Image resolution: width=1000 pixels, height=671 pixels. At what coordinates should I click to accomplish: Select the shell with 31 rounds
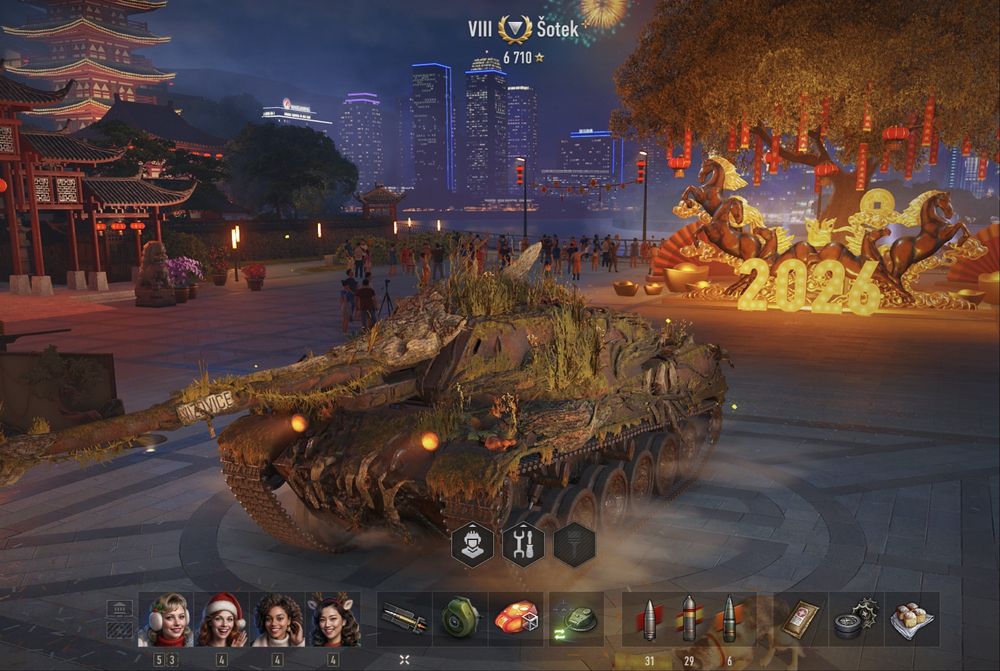[648, 619]
